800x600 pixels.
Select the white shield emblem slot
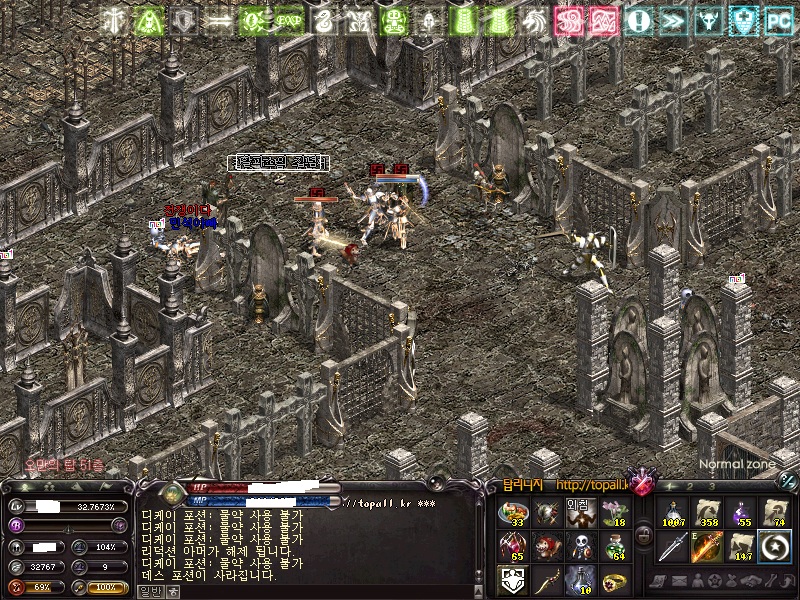[512, 580]
